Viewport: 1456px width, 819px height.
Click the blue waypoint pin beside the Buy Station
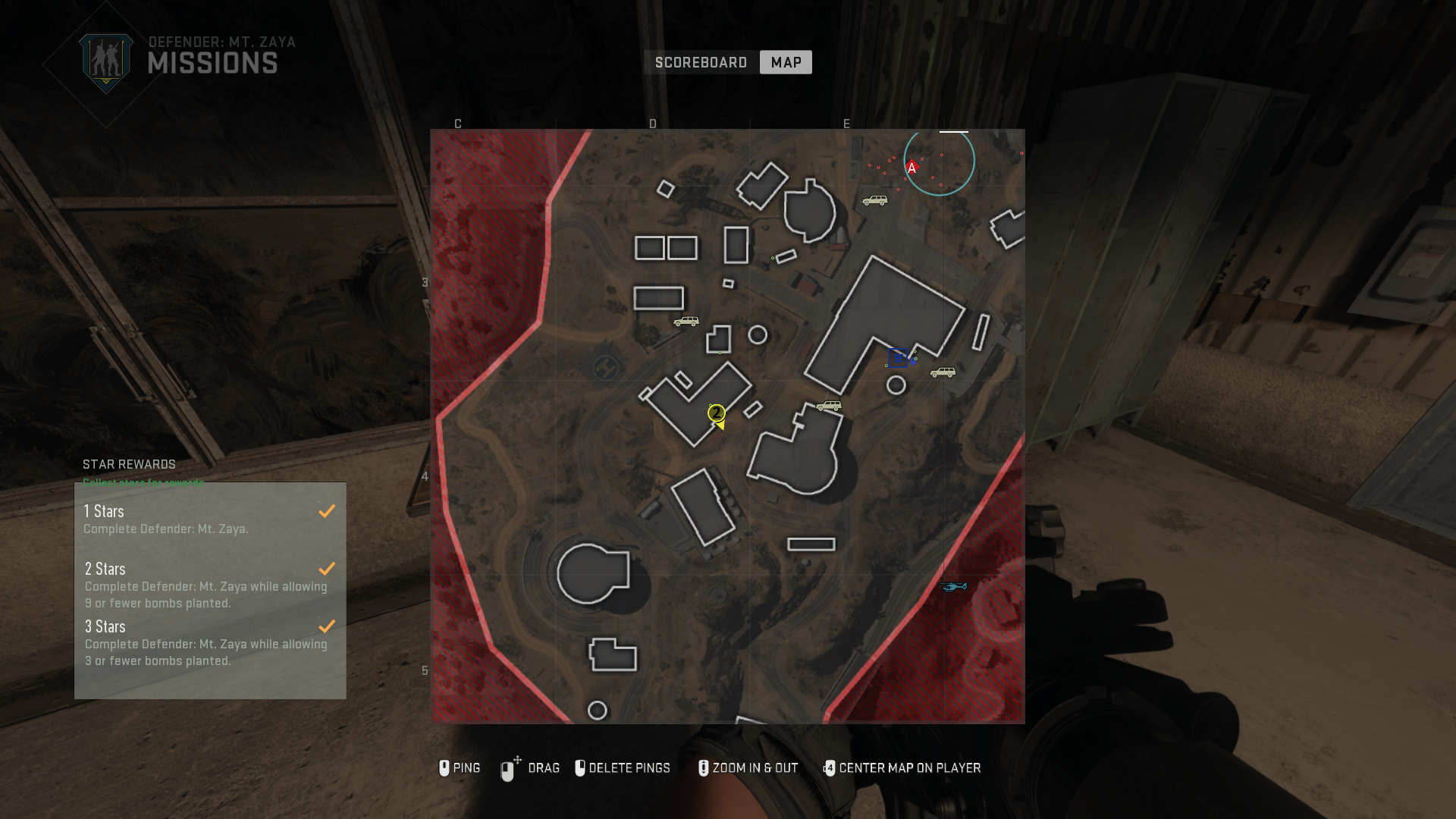(913, 362)
